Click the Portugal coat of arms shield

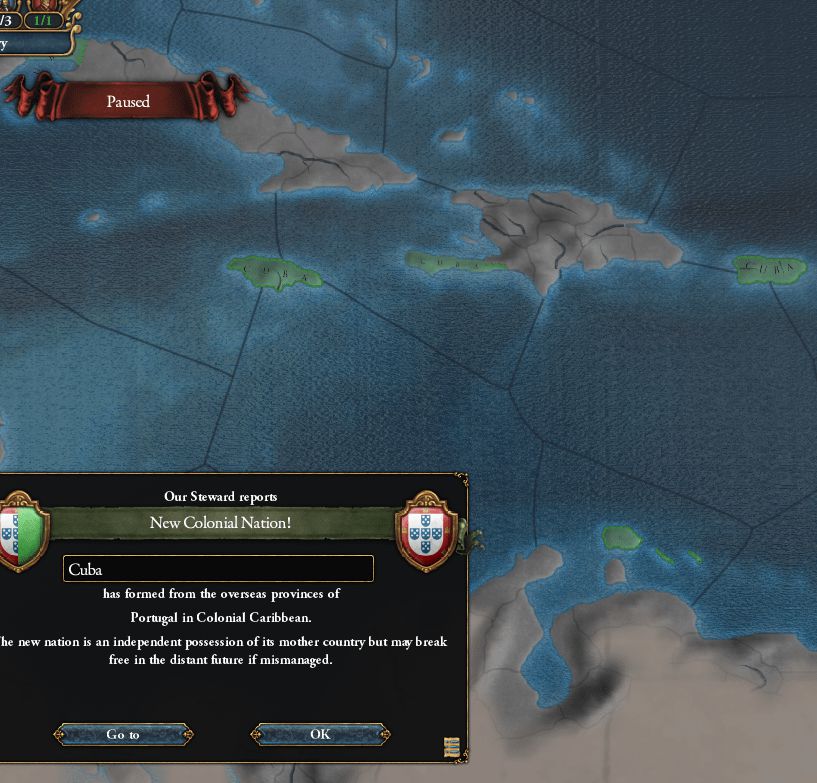coord(427,531)
